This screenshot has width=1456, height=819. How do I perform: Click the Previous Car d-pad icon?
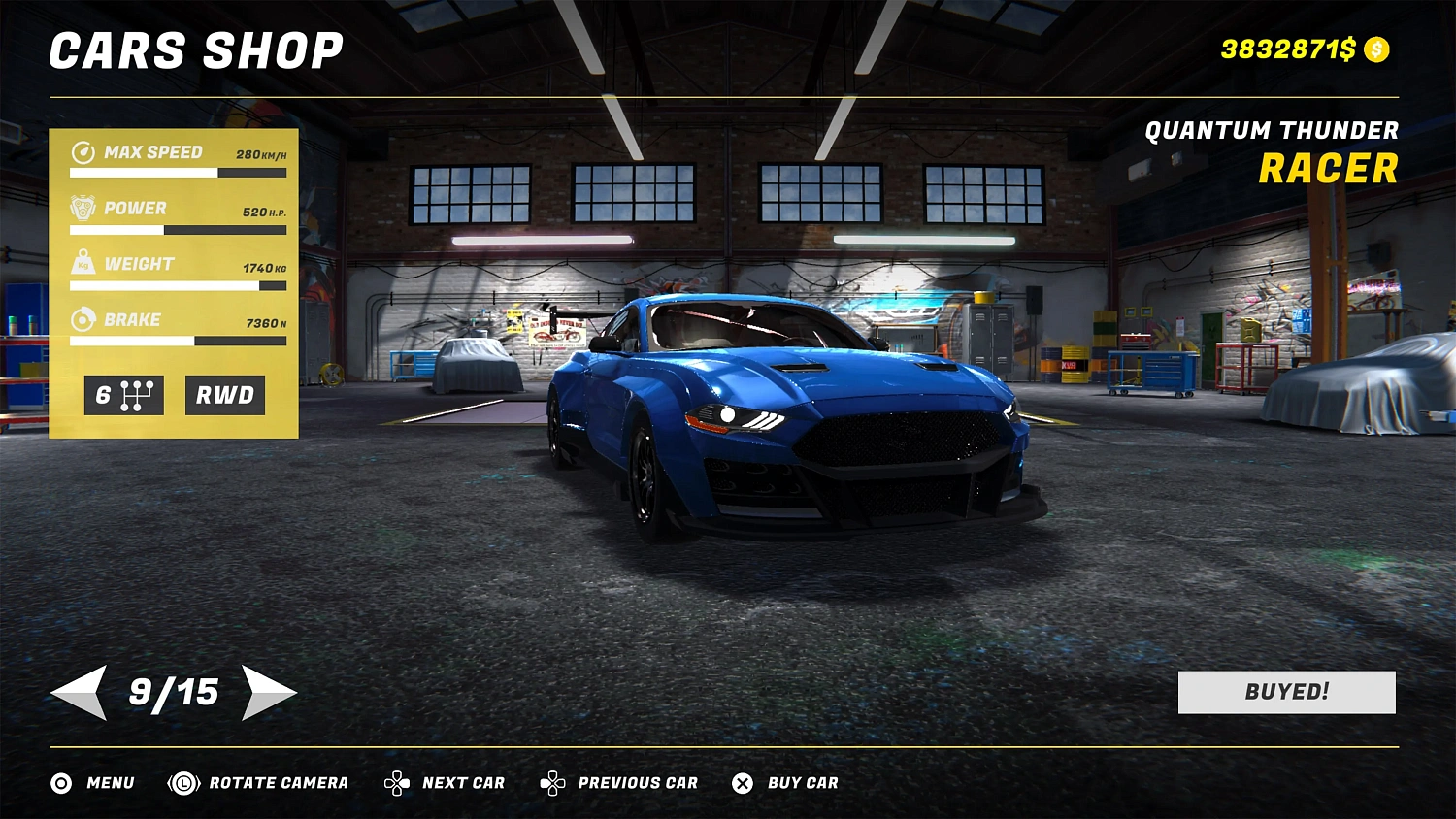[553, 783]
